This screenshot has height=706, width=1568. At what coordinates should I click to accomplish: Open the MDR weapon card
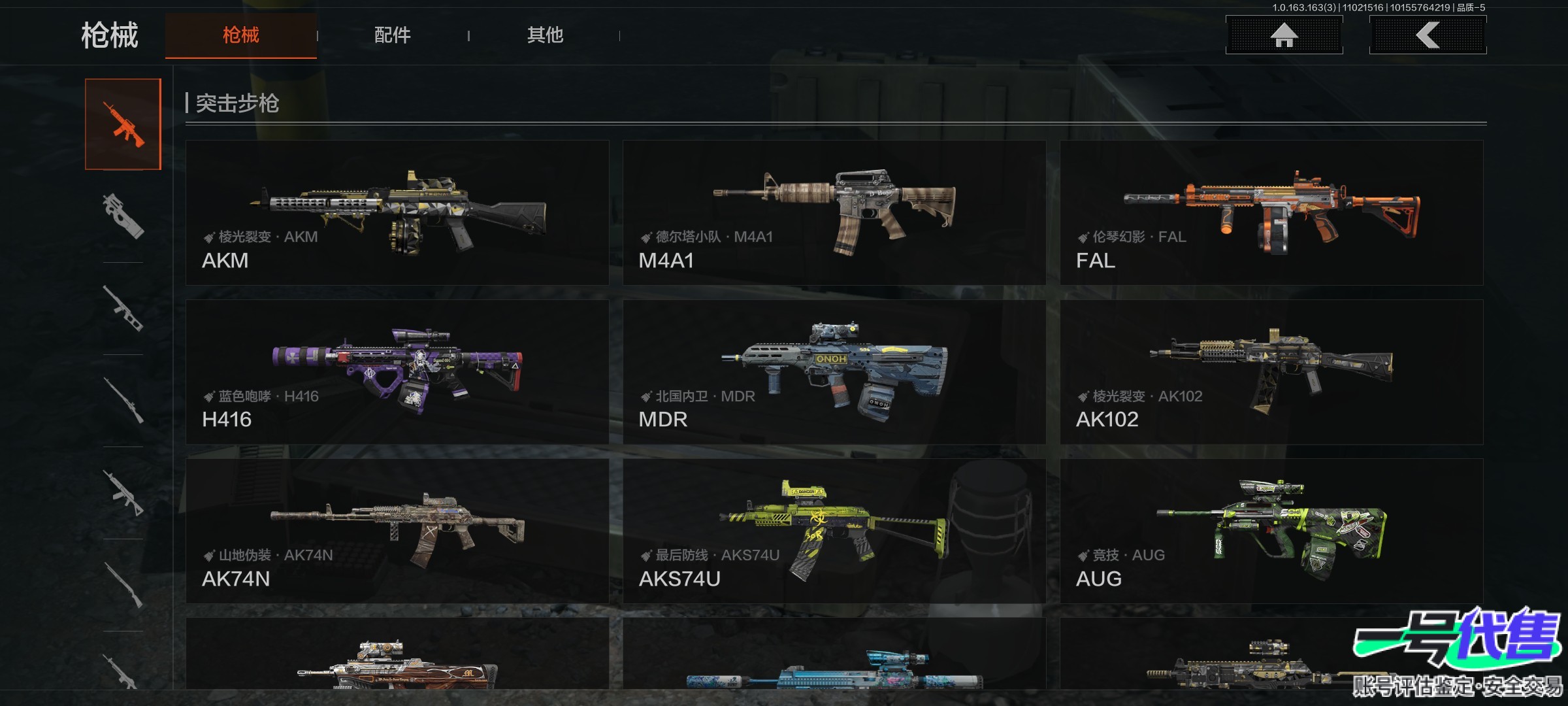click(834, 372)
